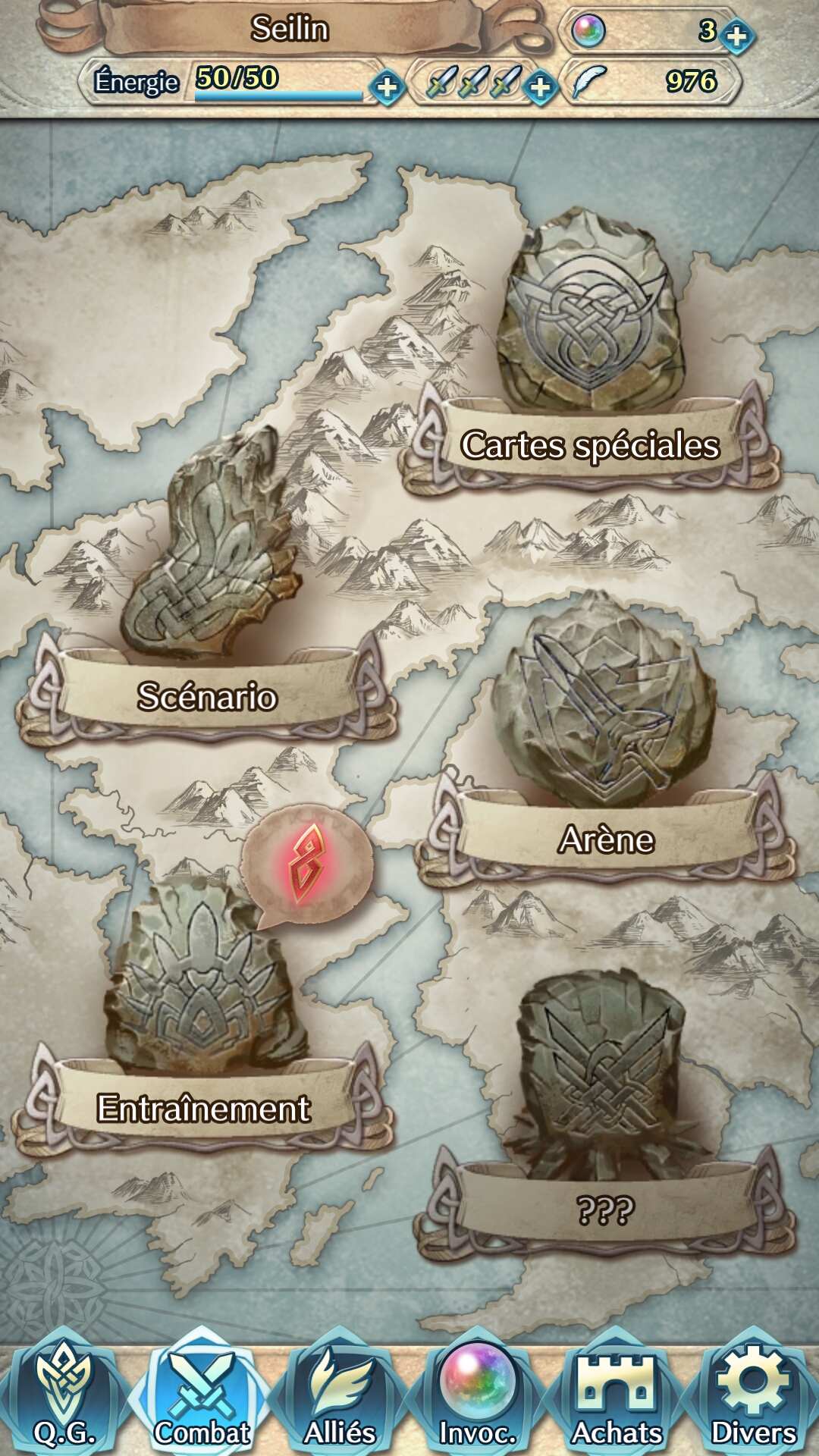Open the Divers settings tab
Screen dimensions: 819x1456
tap(754, 1395)
